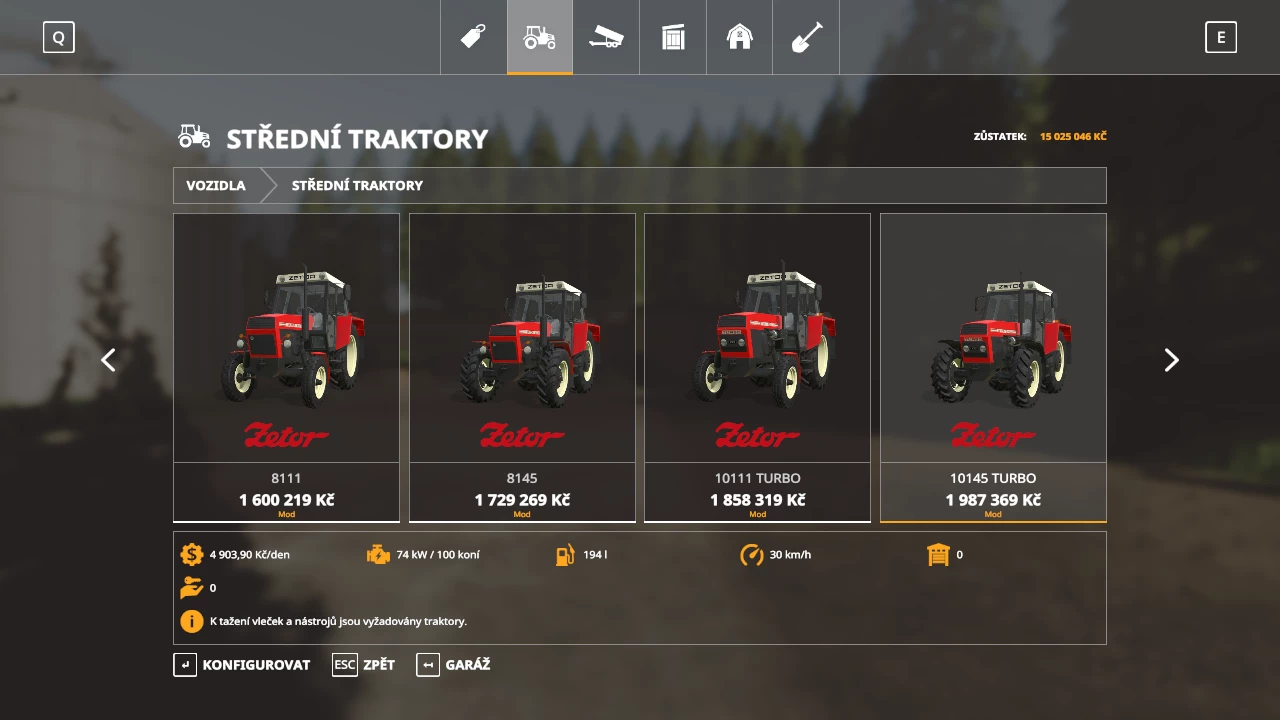
Task: Choose the Zetor 8145 tractor
Action: pos(522,367)
